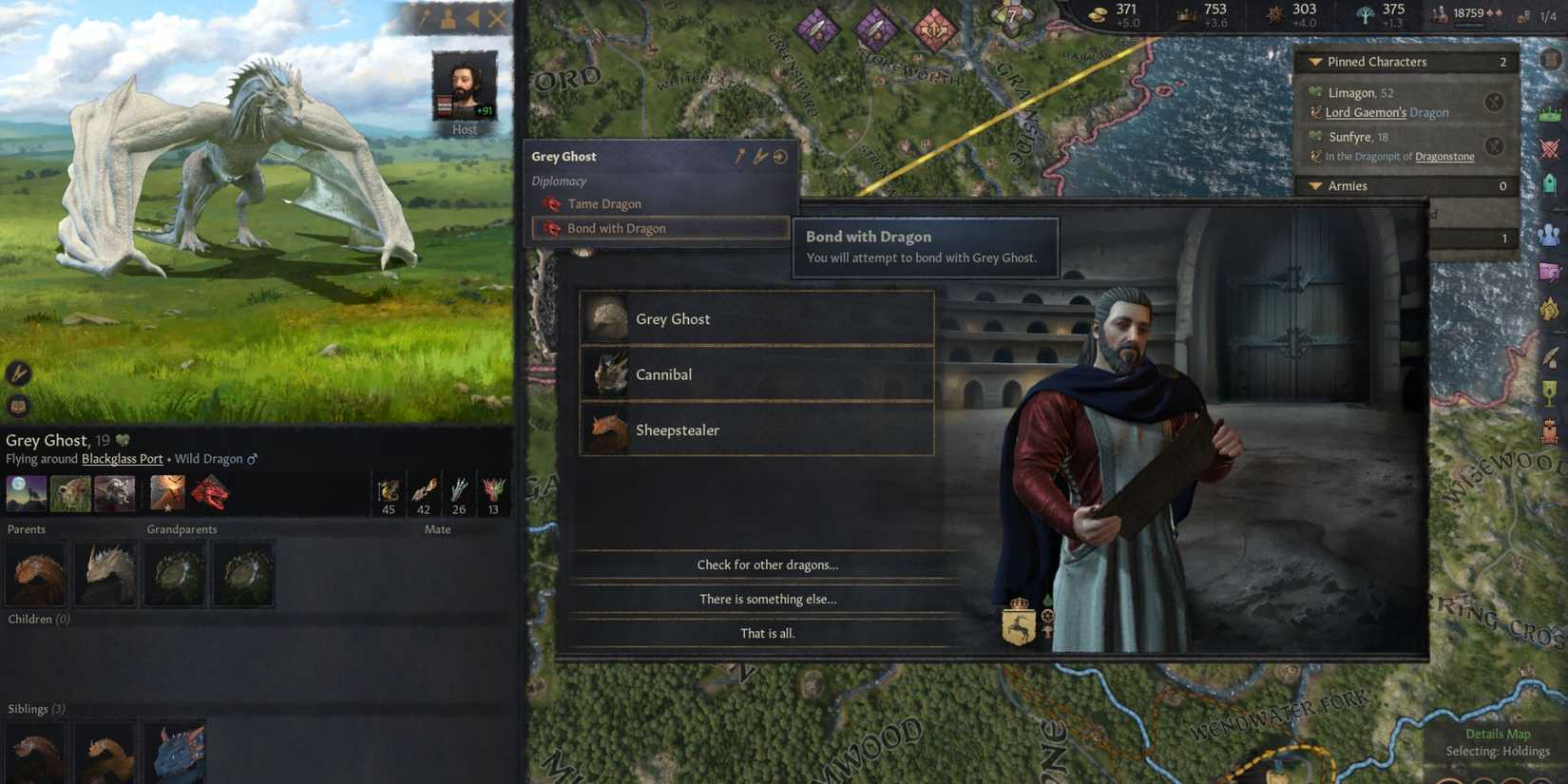Click the gold coins icon in the top bar
The image size is (1568, 784).
tap(1100, 13)
